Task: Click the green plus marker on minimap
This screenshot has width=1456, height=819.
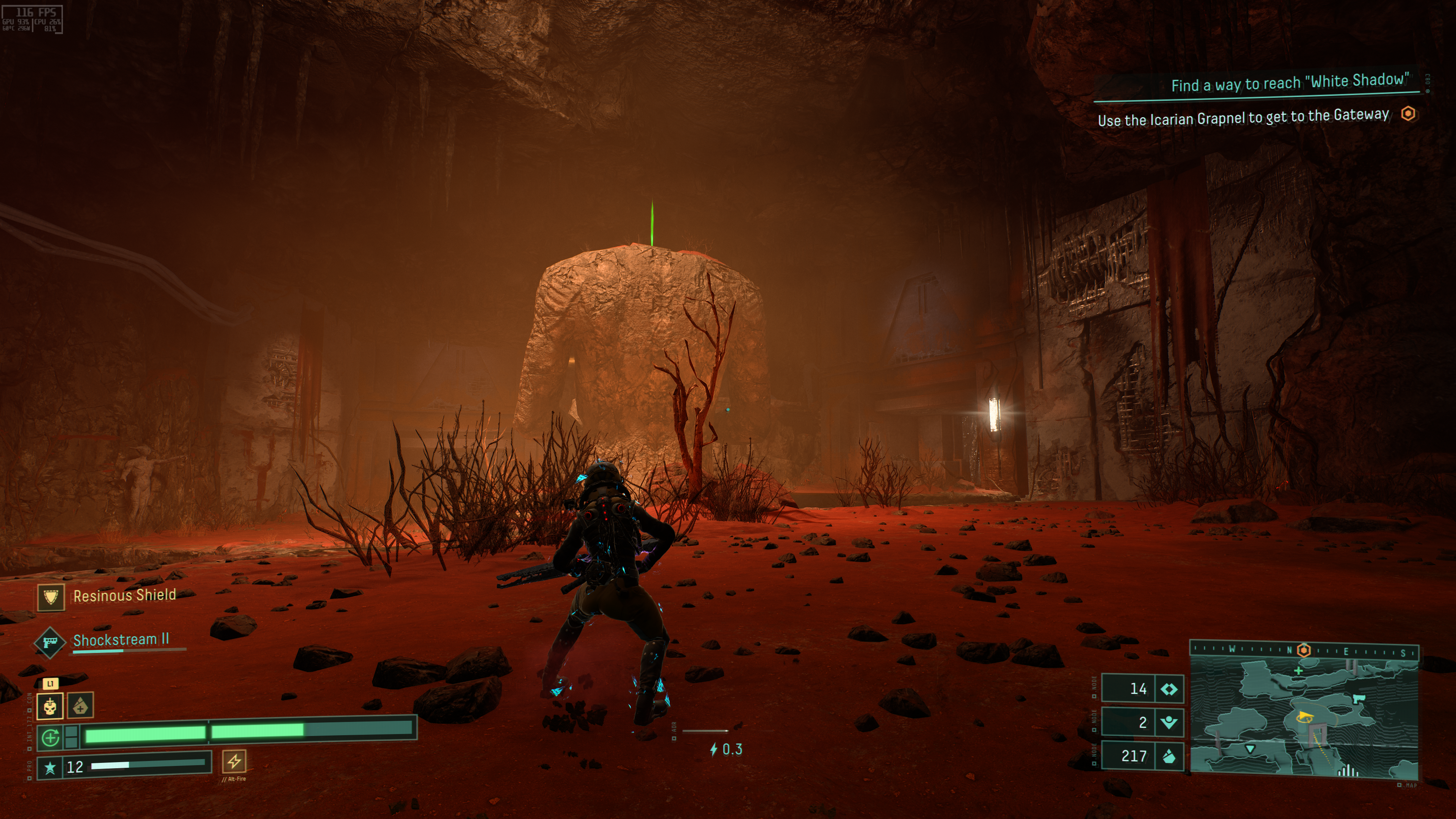Action: pyautogui.click(x=1298, y=671)
